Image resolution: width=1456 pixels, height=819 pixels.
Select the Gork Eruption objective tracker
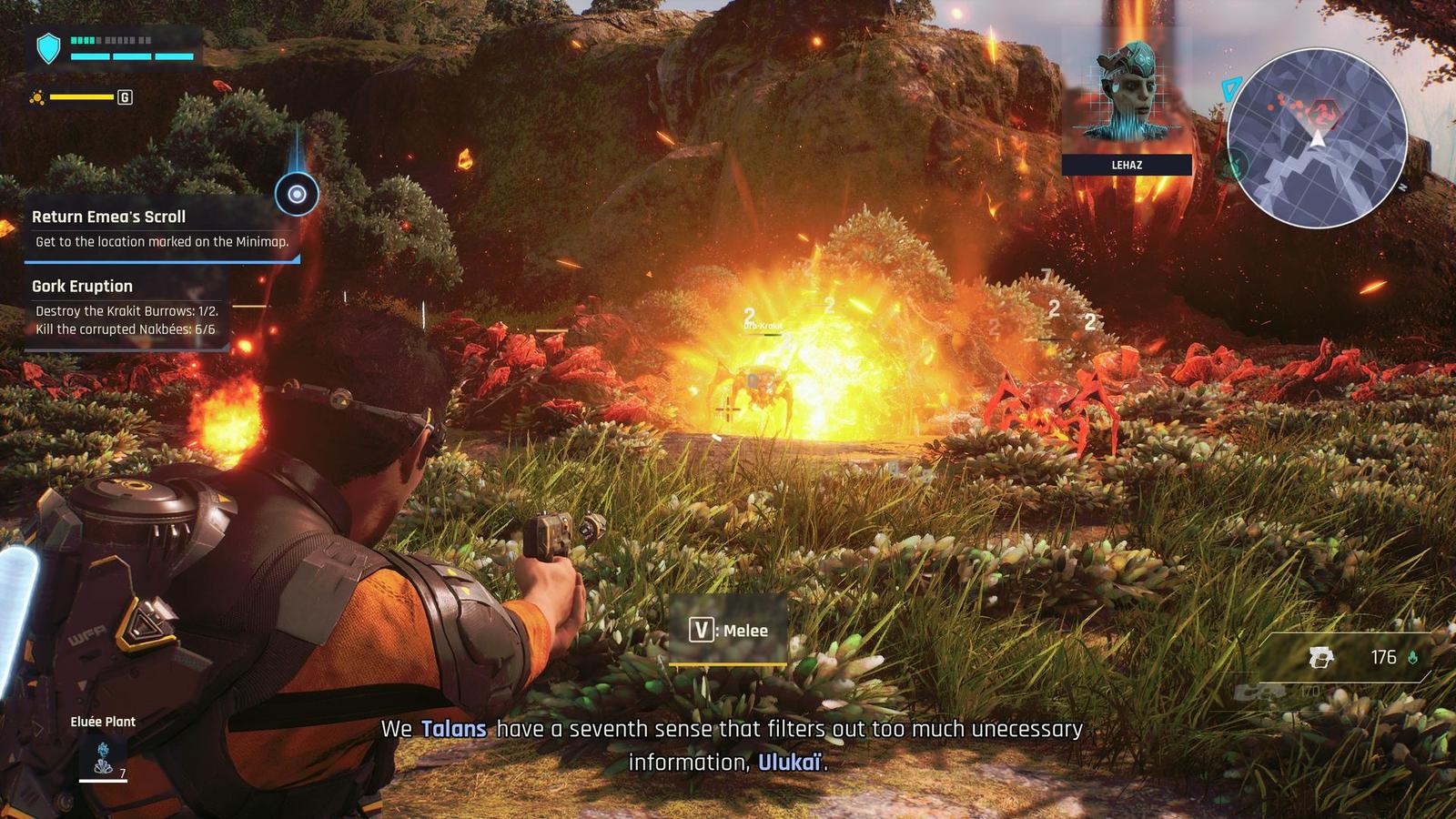[x=126, y=308]
